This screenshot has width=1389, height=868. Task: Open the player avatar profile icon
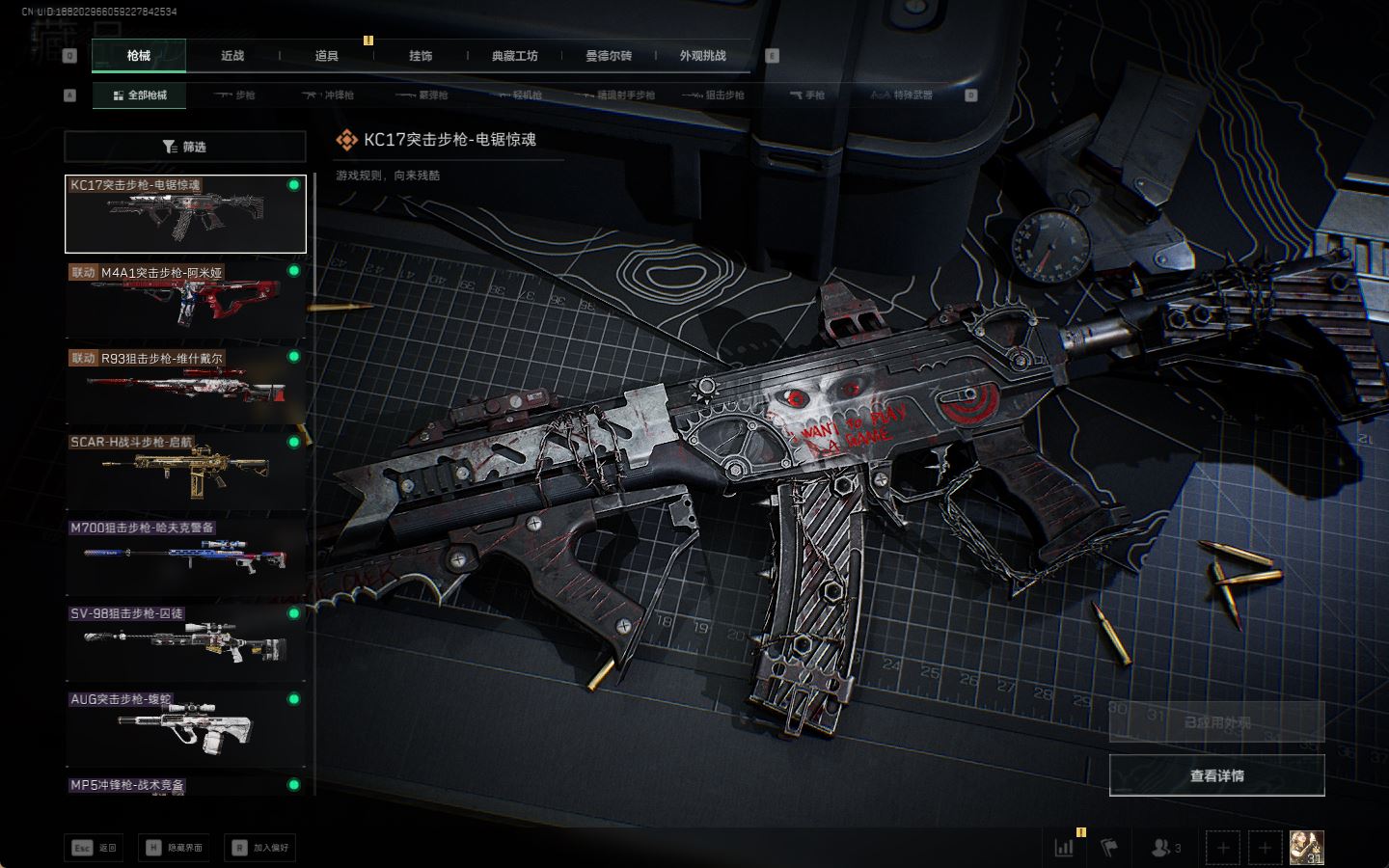pos(1306,848)
